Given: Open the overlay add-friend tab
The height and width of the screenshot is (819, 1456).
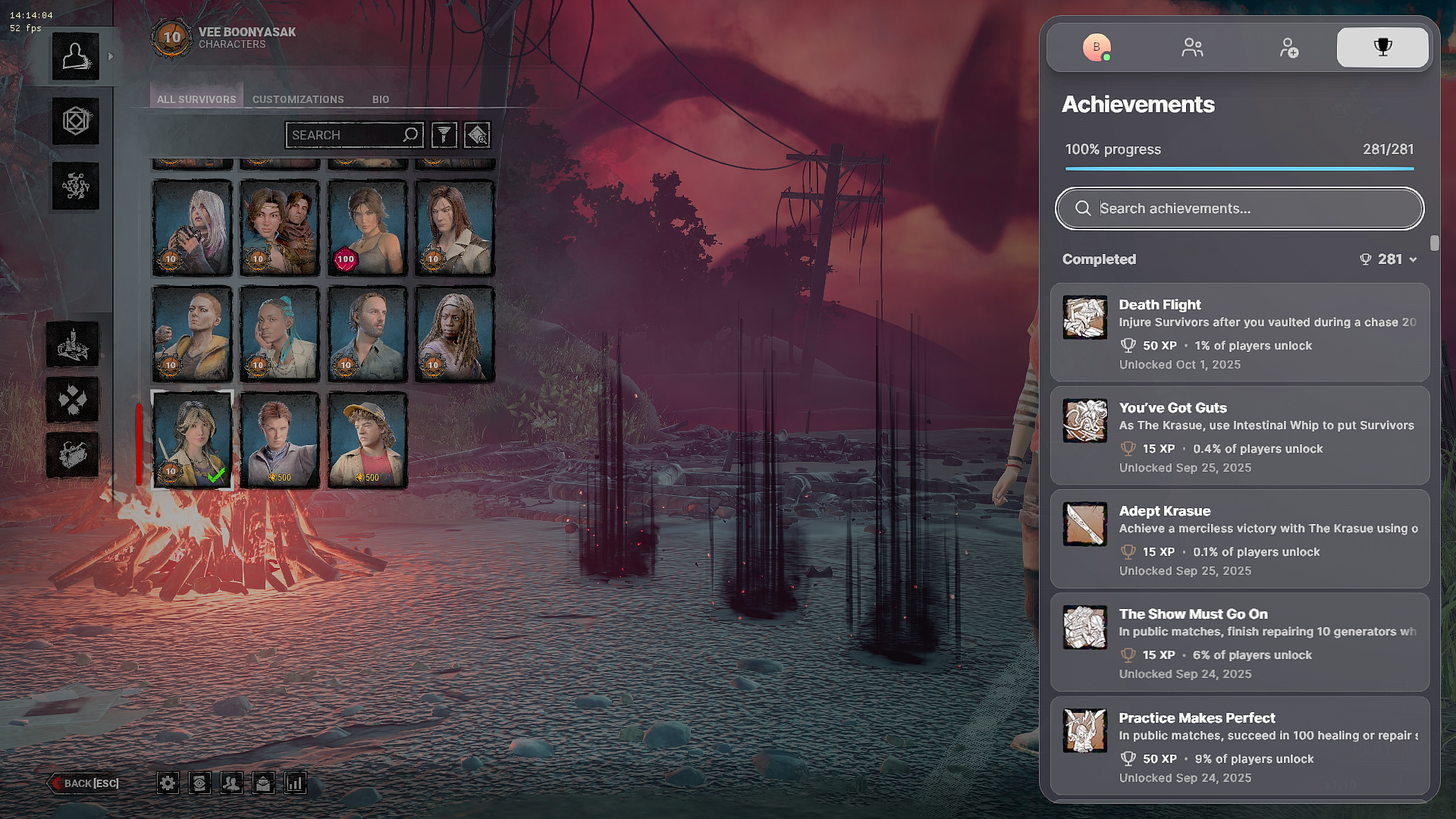Looking at the screenshot, I should point(1288,48).
